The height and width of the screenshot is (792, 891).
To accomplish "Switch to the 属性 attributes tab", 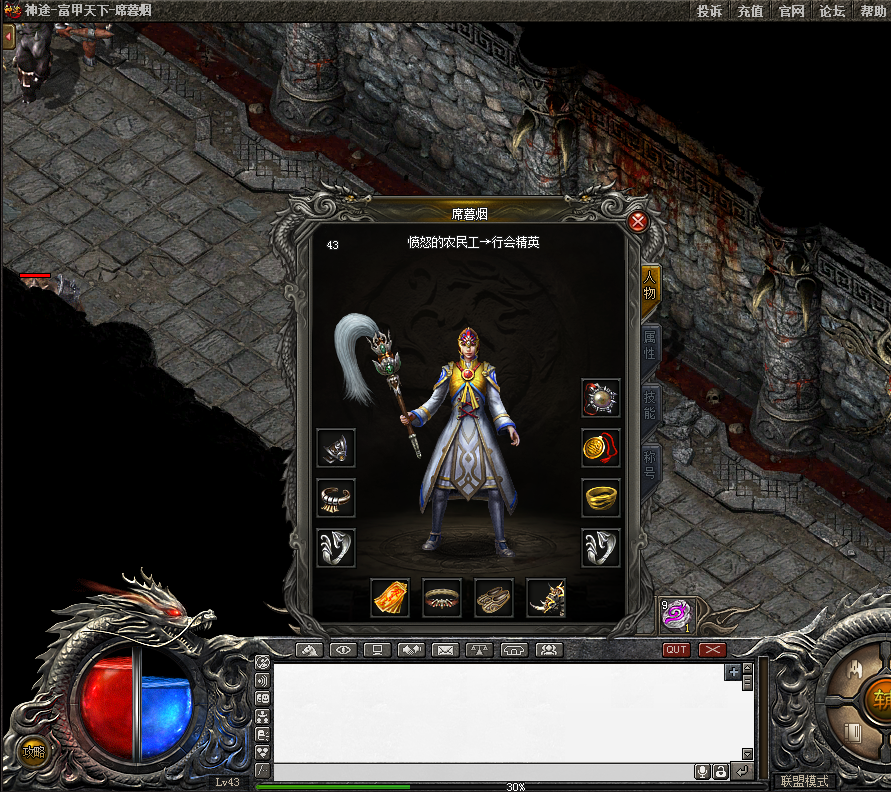I will click(650, 341).
